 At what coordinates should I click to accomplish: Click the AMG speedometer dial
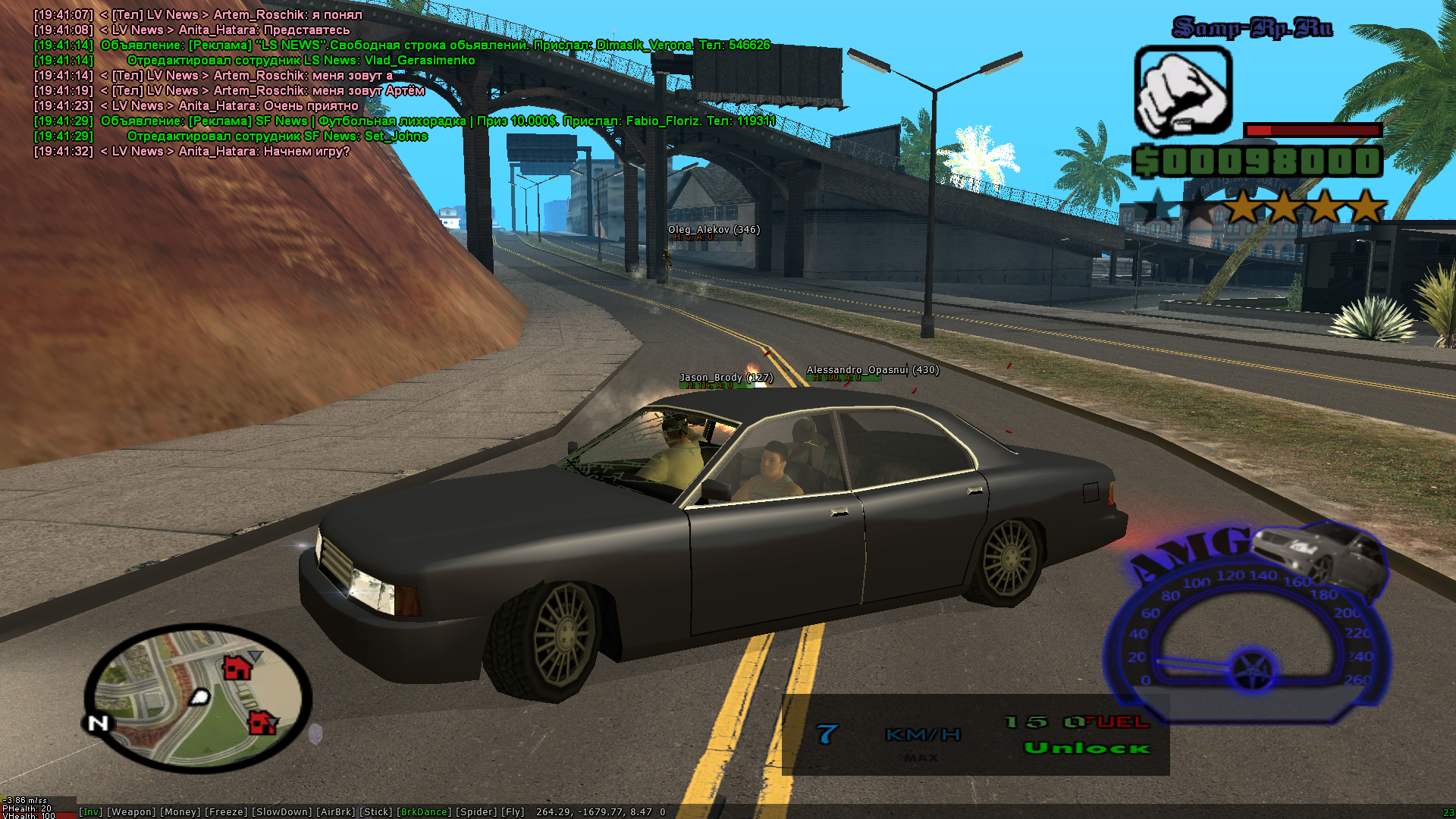(1247, 629)
